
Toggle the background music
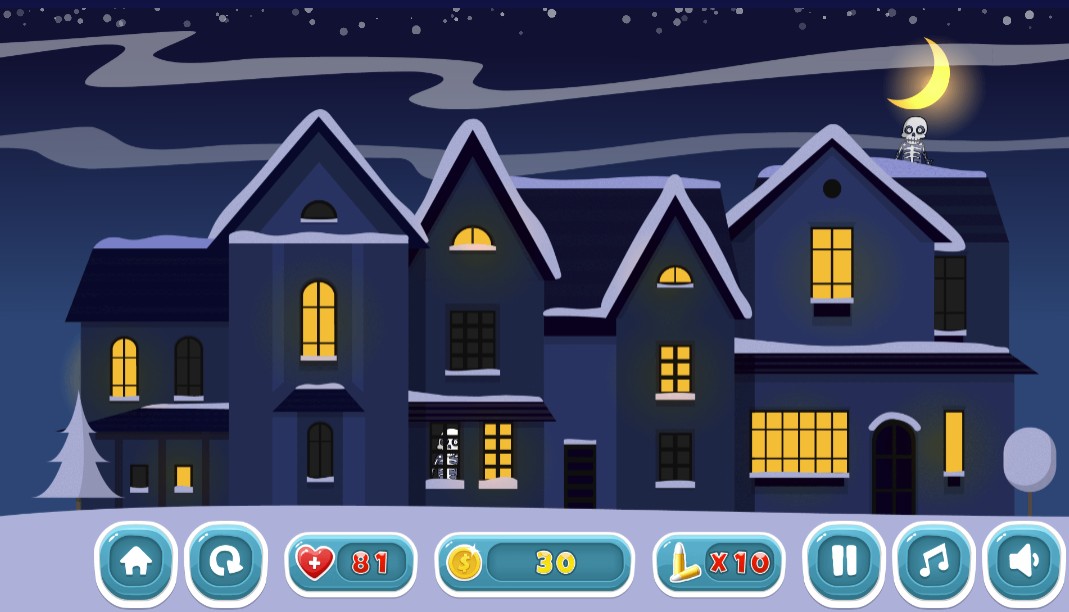click(934, 562)
